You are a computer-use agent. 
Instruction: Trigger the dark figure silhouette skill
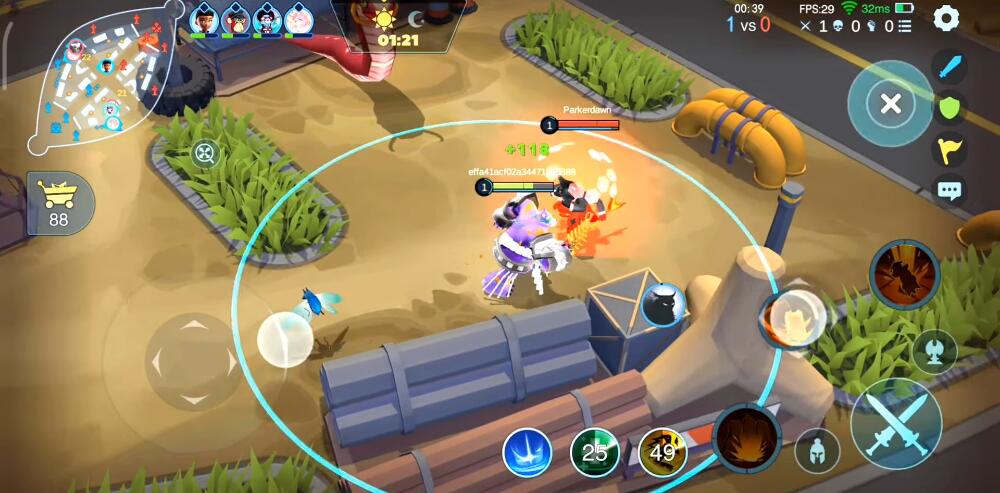click(x=903, y=273)
